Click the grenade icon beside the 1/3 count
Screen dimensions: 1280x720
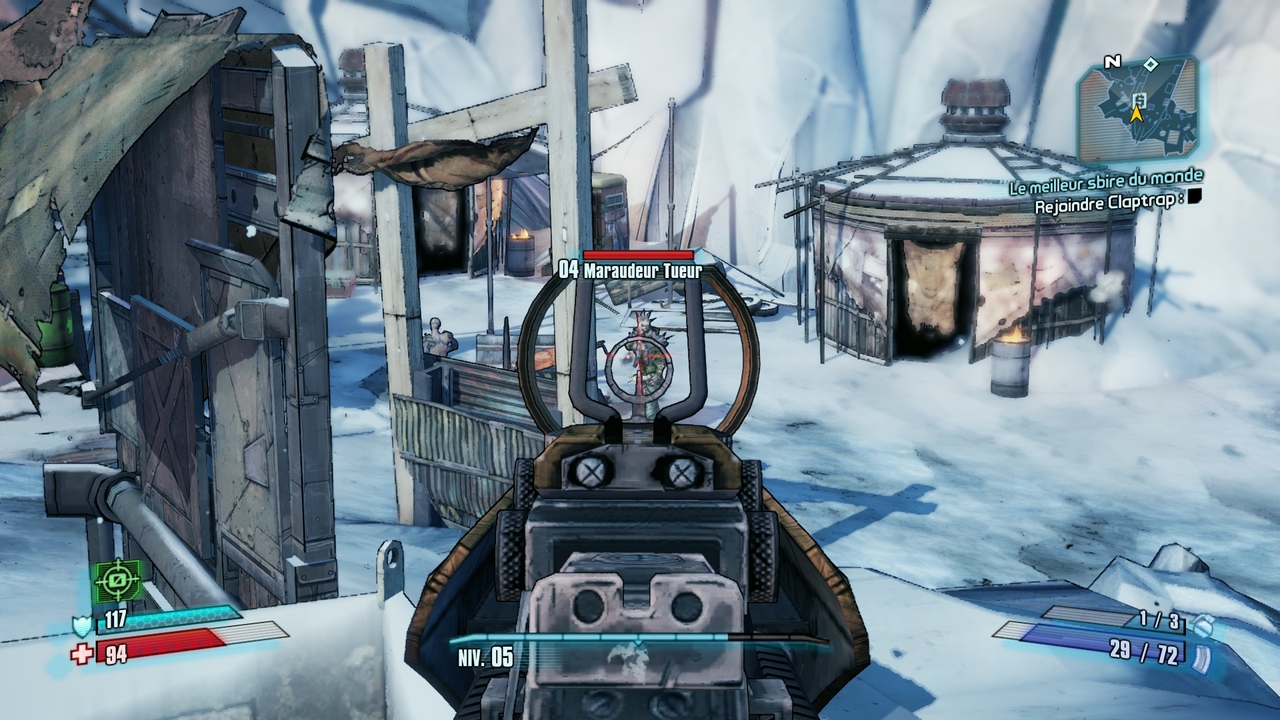tap(1204, 624)
